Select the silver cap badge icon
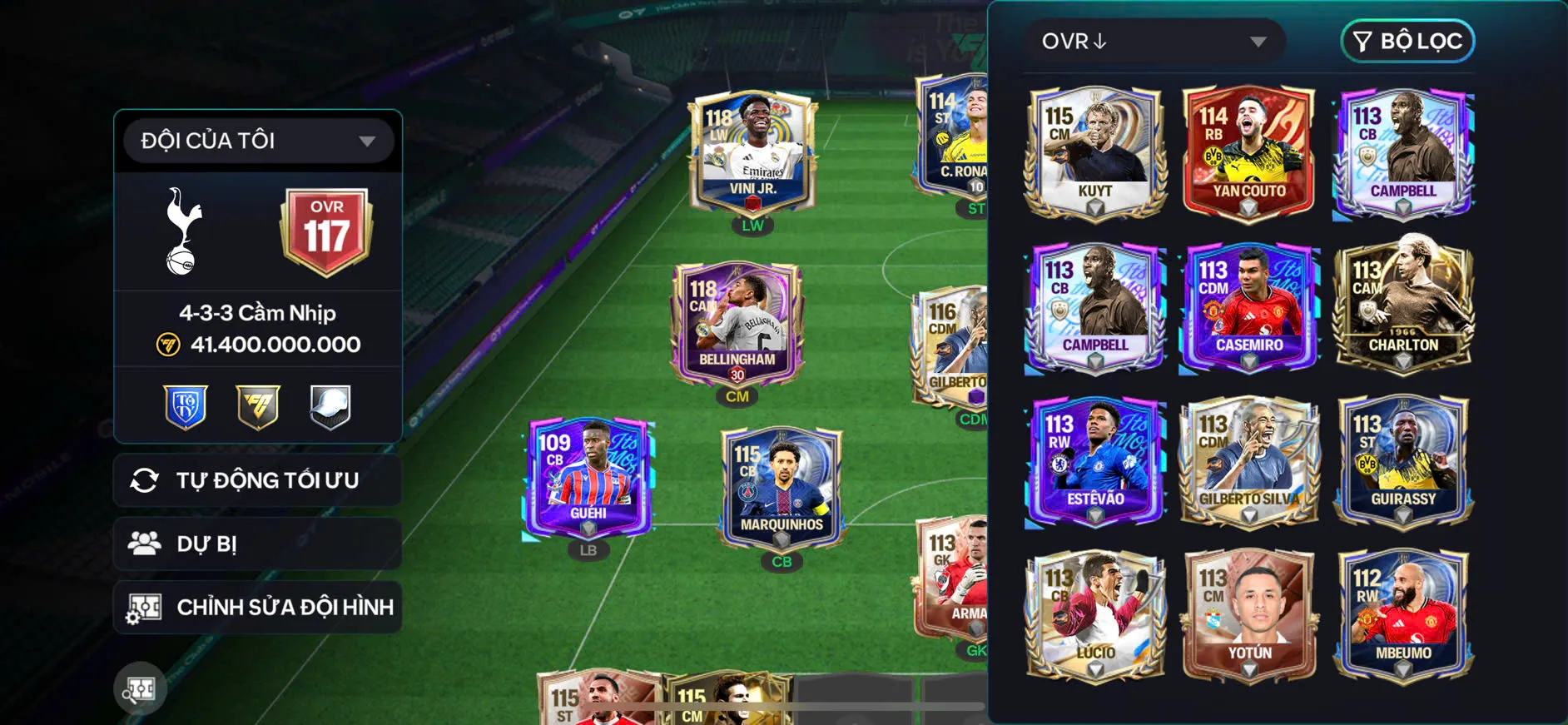This screenshot has height=725, width=1568. tap(328, 406)
